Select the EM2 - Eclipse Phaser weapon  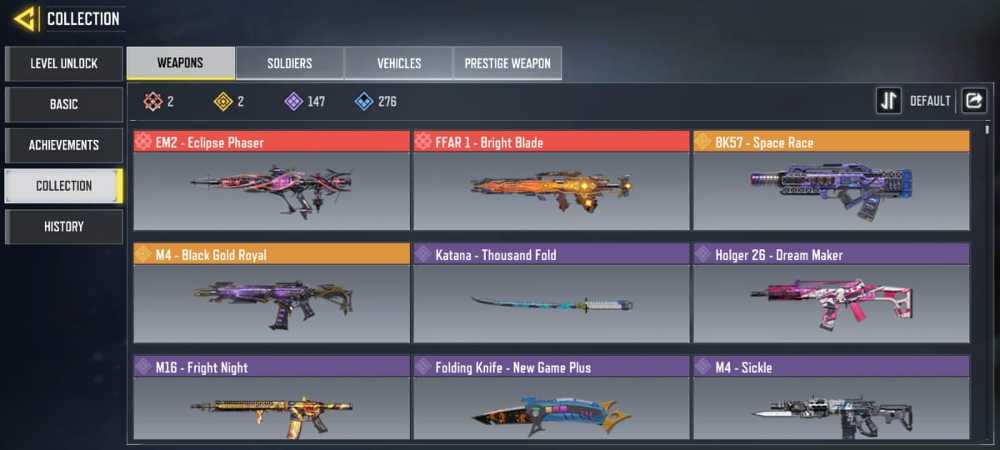pos(271,181)
